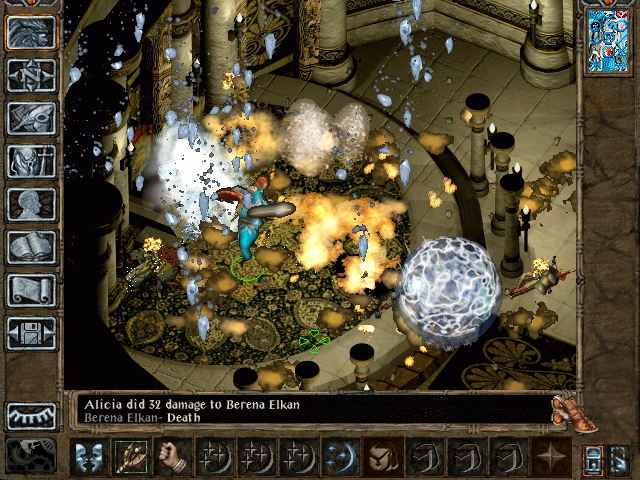Show the character record sheet
Screen dimensions: 640x480
pyautogui.click(x=31, y=204)
